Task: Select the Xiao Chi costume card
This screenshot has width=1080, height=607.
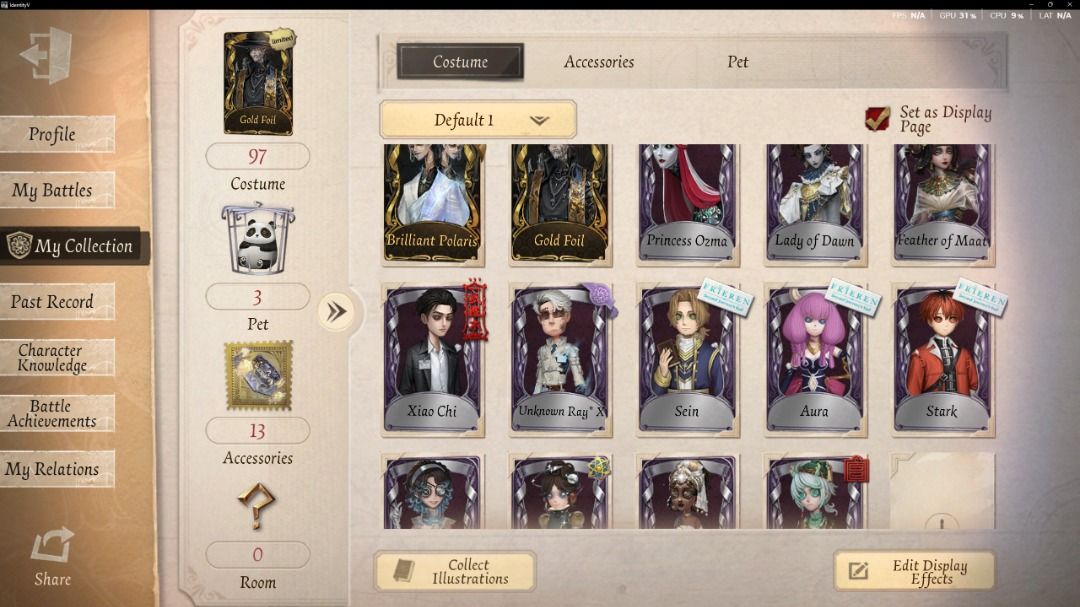Action: [x=432, y=360]
